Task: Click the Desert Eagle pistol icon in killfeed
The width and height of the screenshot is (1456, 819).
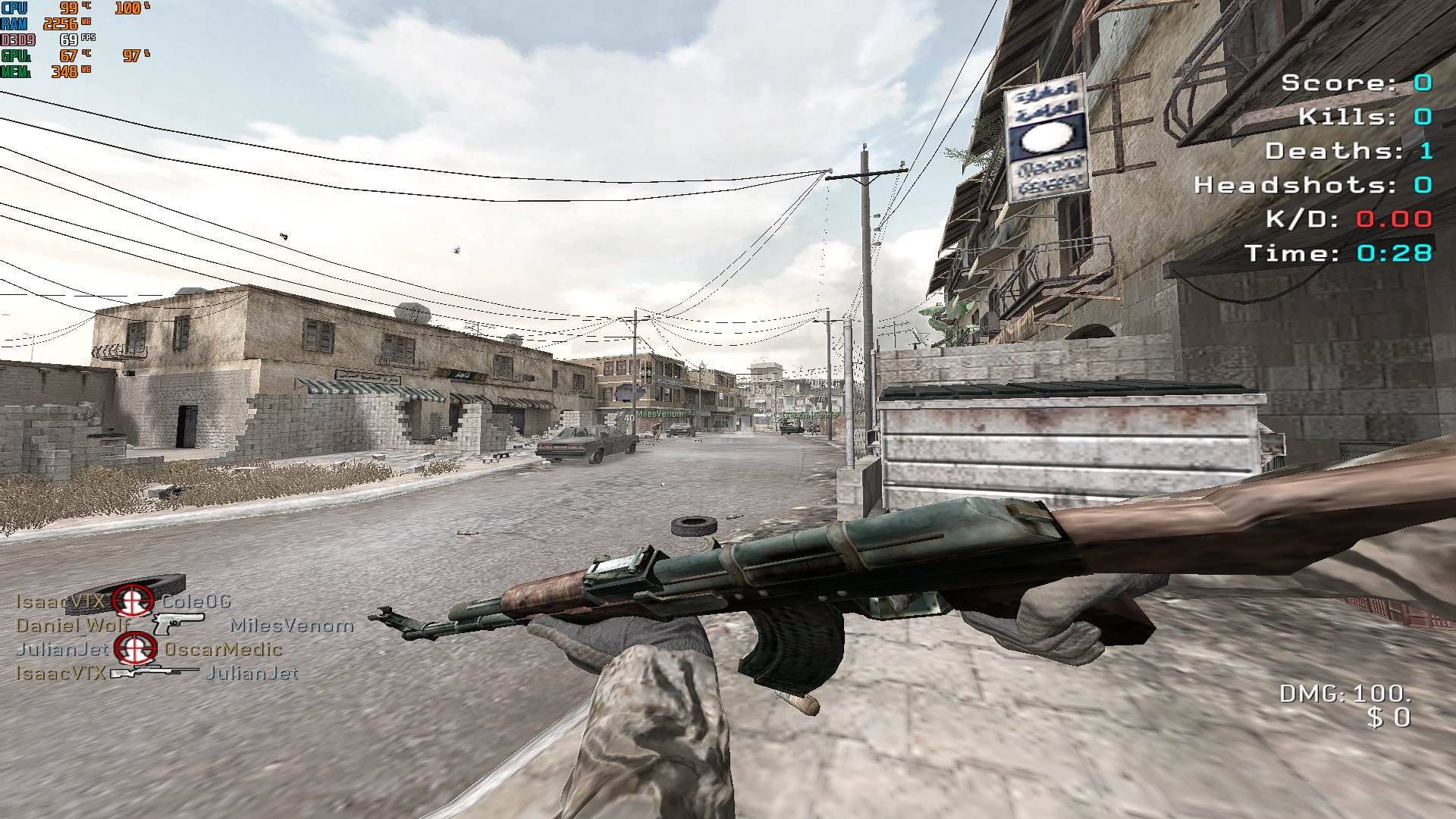Action: click(177, 623)
